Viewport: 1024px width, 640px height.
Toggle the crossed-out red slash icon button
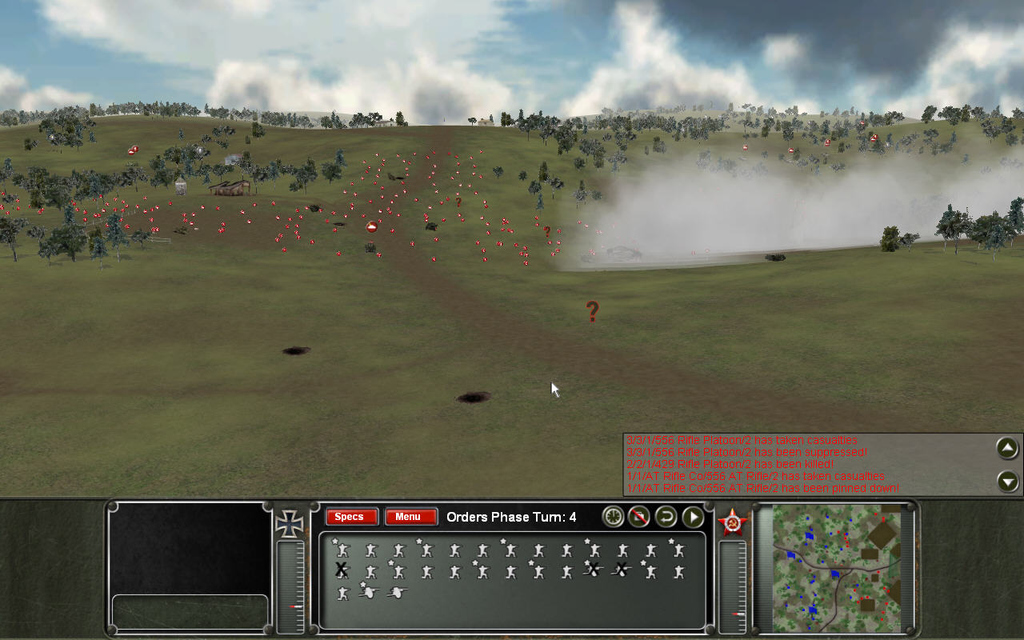point(639,517)
